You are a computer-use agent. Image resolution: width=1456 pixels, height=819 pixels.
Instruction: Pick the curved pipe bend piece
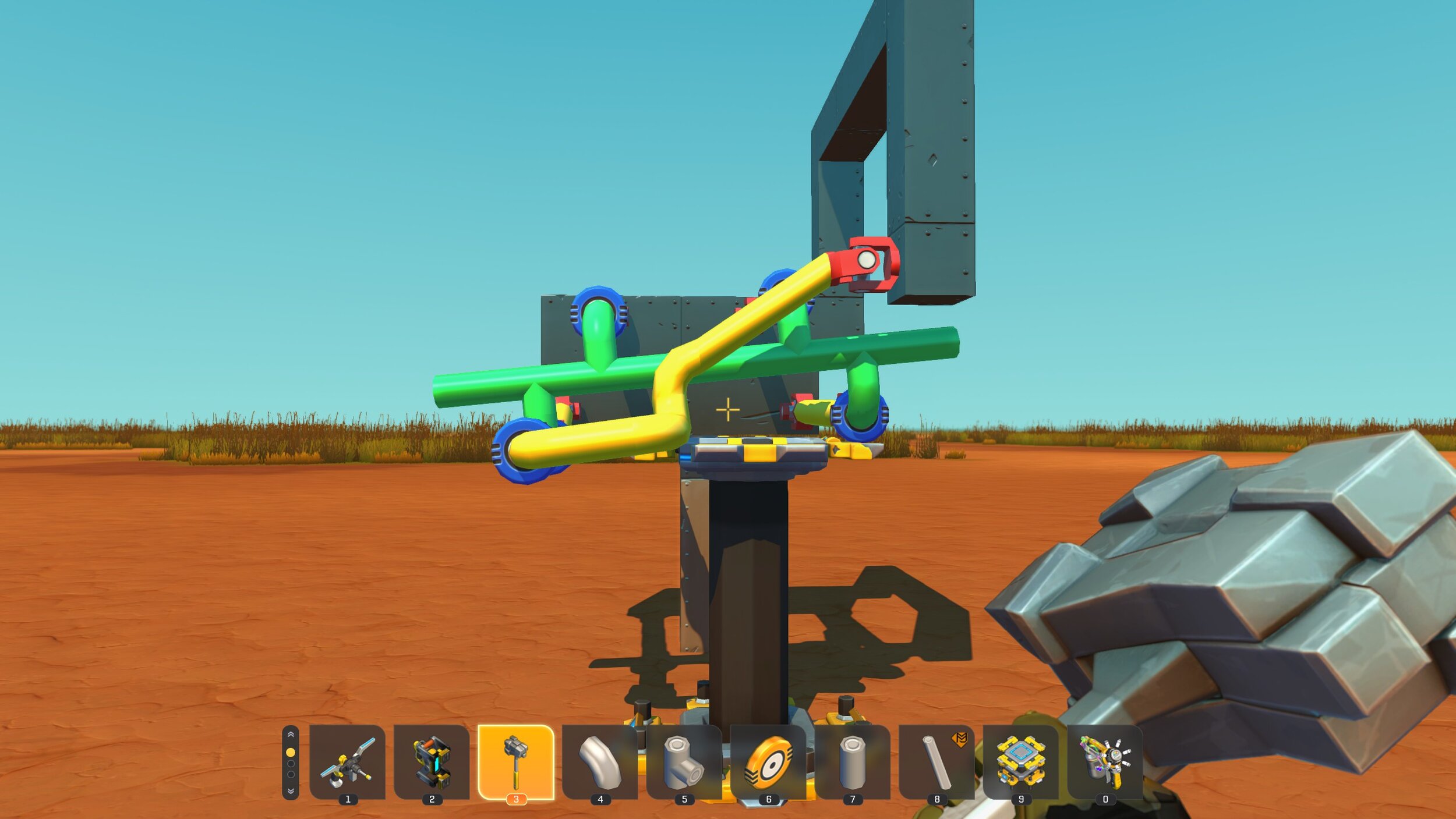pos(600,761)
